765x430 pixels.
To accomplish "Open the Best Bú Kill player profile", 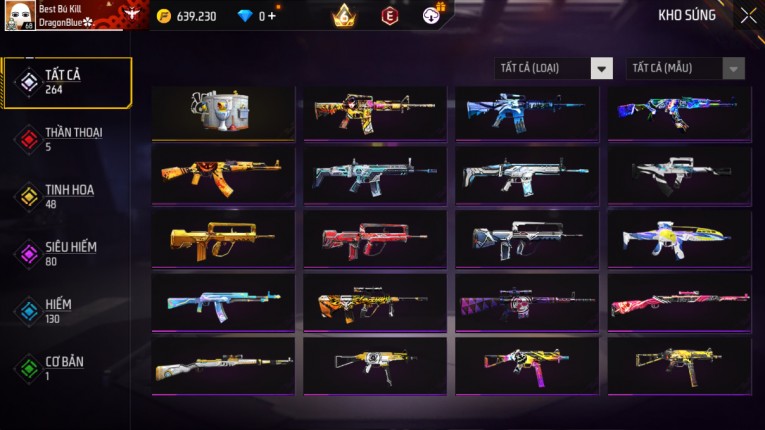I will [x=60, y=15].
